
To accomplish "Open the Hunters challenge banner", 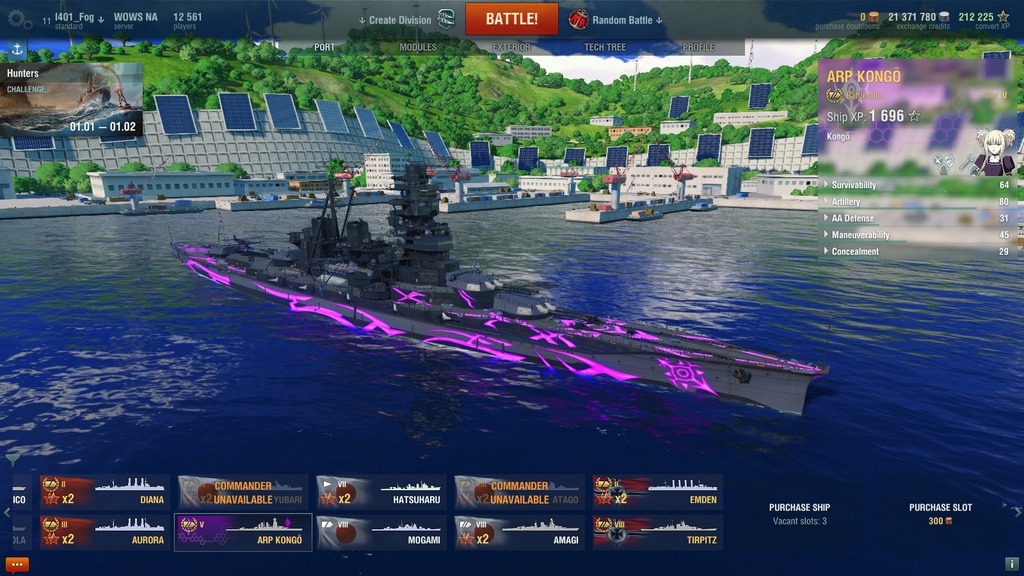I will (71, 100).
